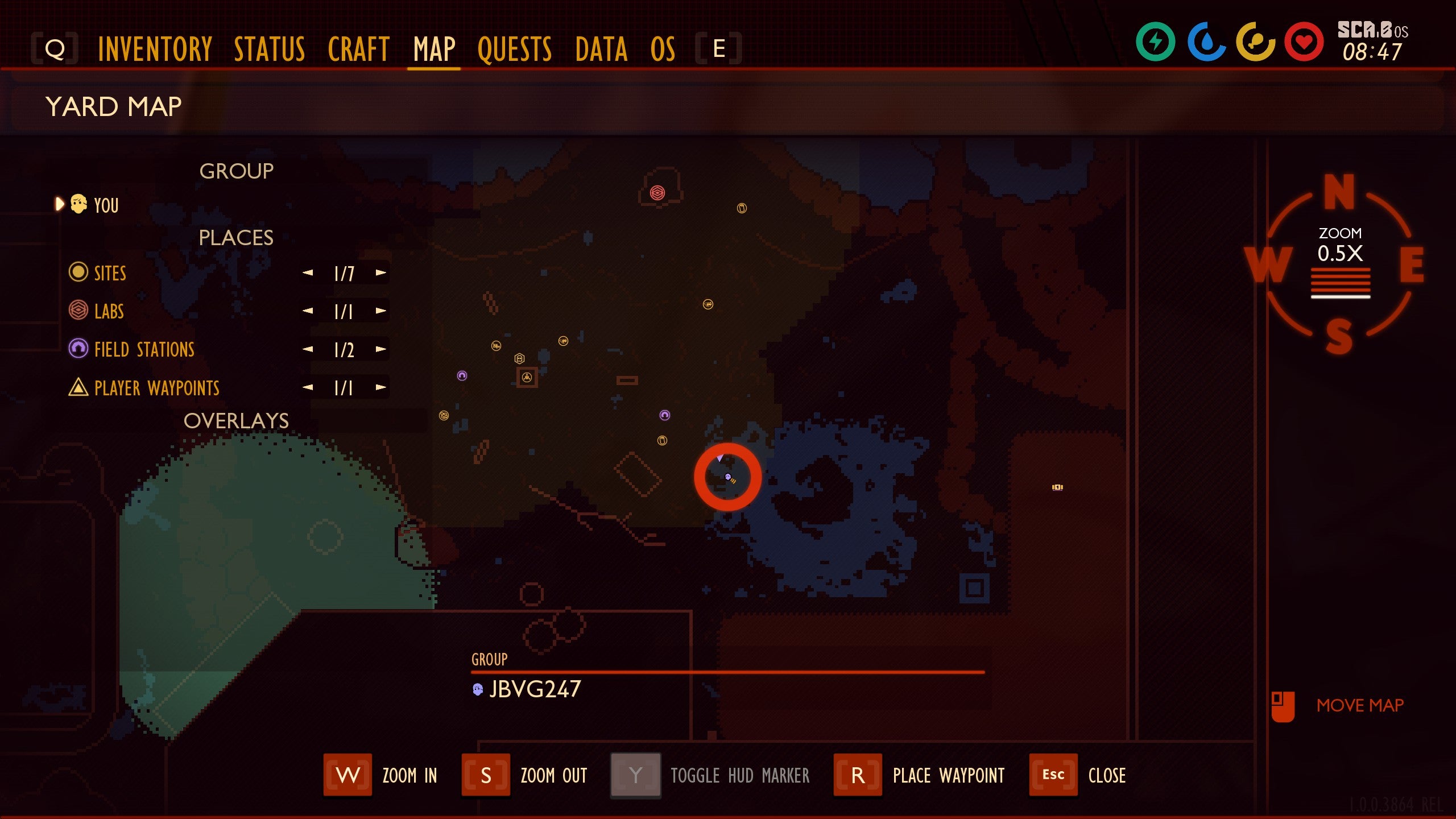Toggle FIELD STATIONS marker display

[79, 350]
